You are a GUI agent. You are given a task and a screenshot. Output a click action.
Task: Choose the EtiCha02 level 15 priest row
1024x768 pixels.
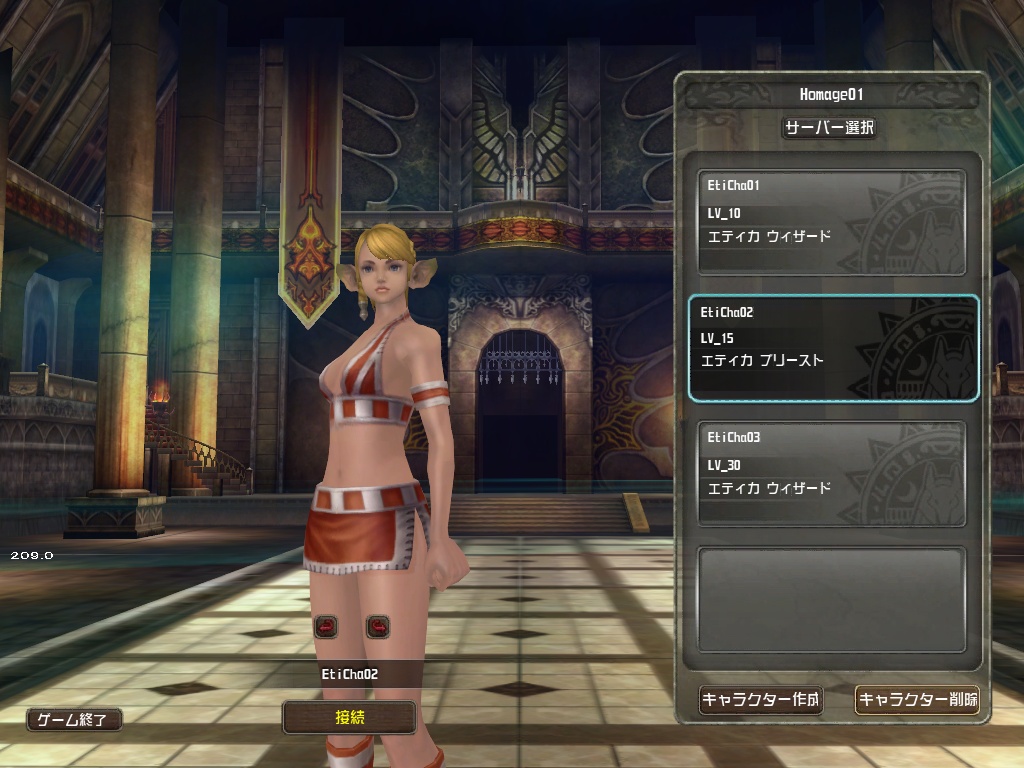pyautogui.click(x=831, y=348)
